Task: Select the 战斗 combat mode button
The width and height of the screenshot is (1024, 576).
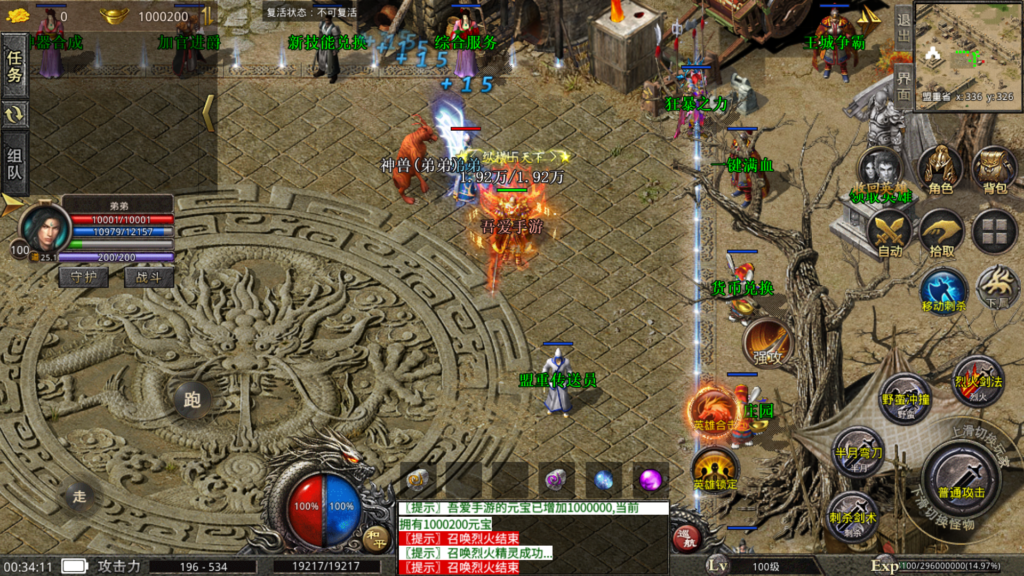Action: (x=148, y=277)
